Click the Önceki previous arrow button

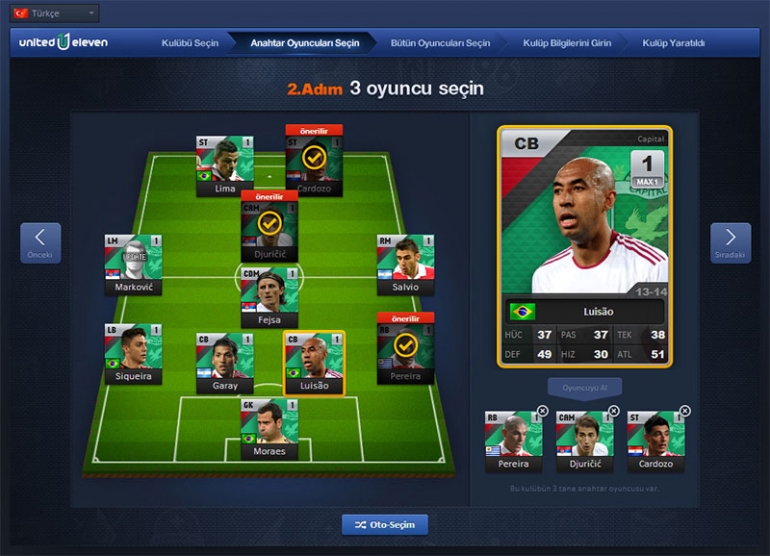pos(40,243)
